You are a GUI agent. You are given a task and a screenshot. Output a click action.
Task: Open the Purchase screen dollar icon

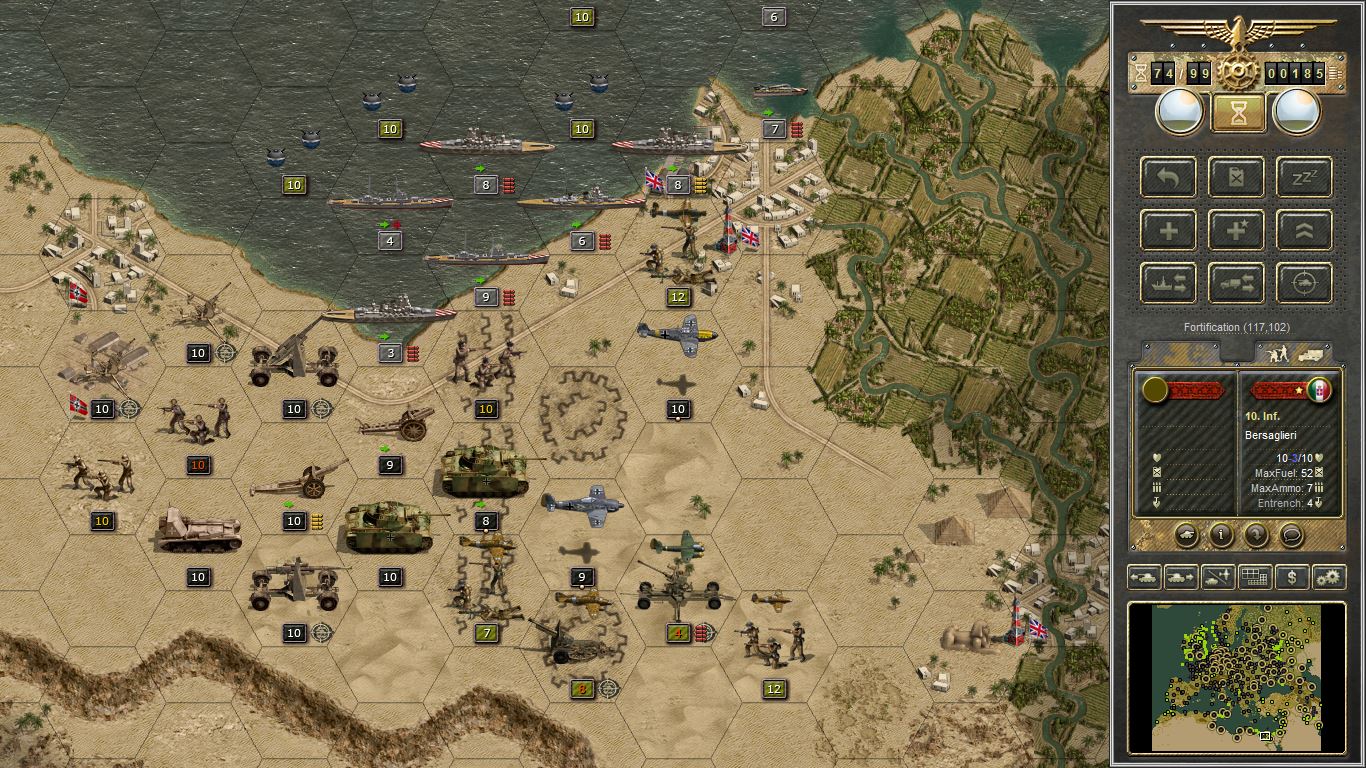pyautogui.click(x=1292, y=578)
